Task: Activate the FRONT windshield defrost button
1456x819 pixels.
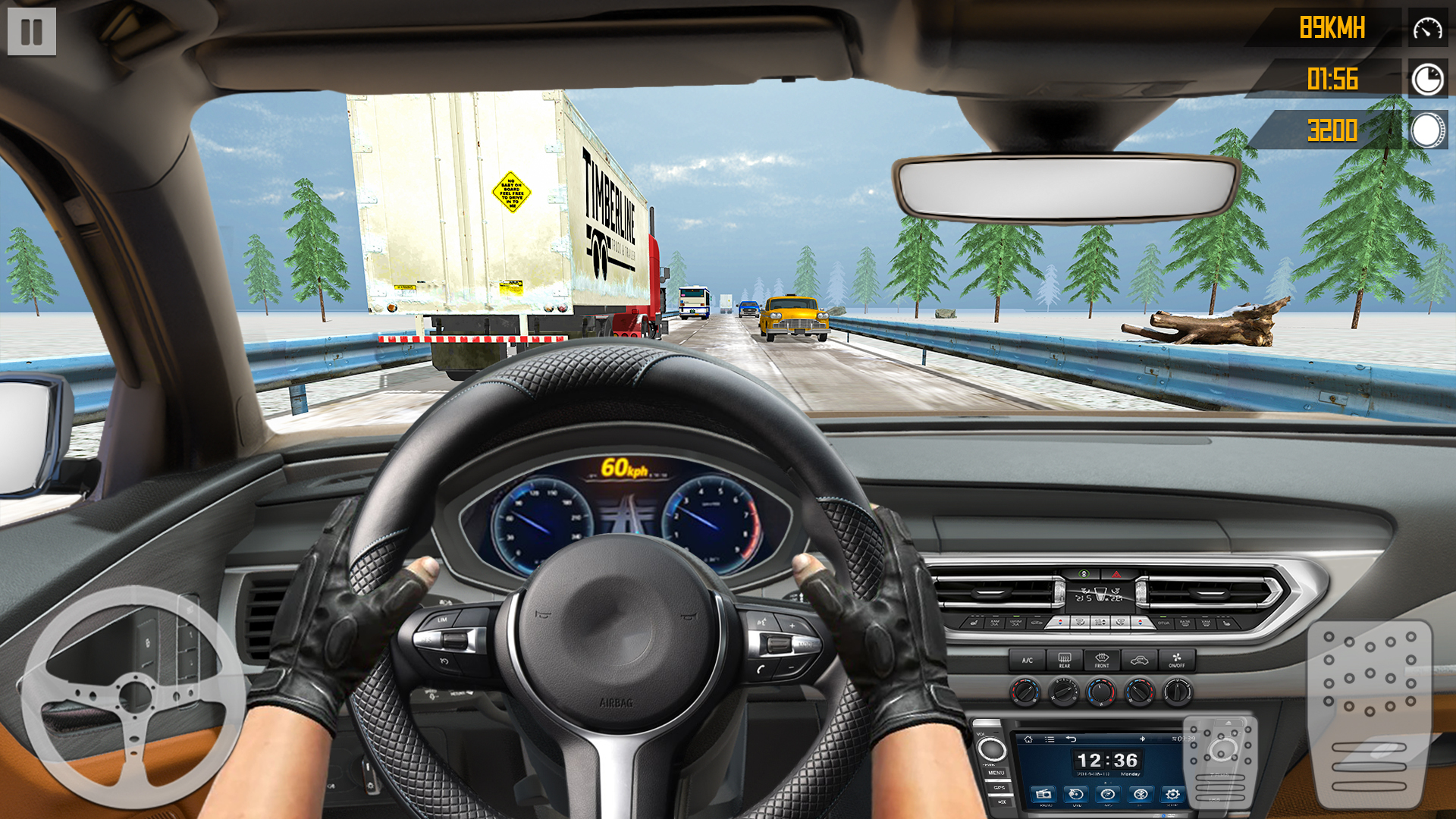Action: coord(1102,660)
